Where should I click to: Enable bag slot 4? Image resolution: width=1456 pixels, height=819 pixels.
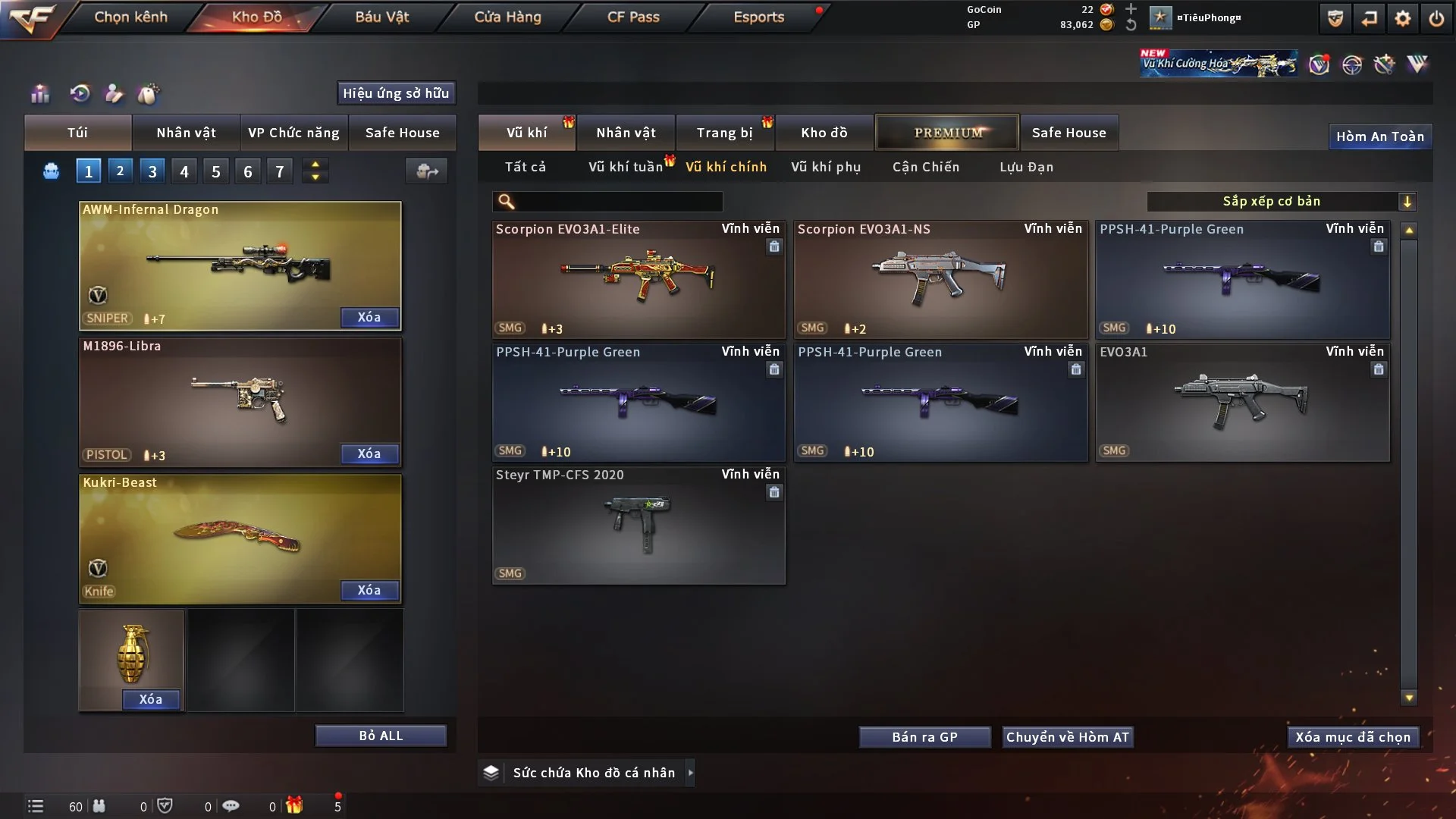[184, 170]
